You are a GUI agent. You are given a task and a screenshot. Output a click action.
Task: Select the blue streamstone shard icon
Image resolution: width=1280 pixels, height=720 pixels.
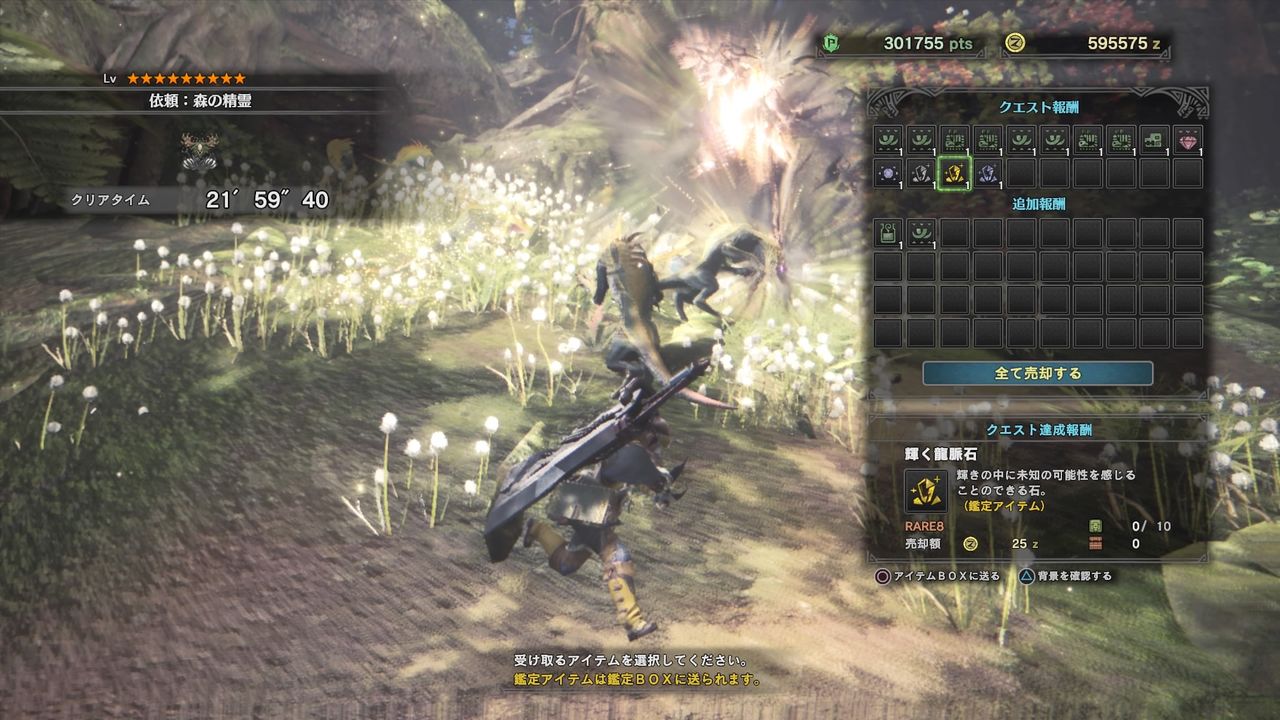987,172
